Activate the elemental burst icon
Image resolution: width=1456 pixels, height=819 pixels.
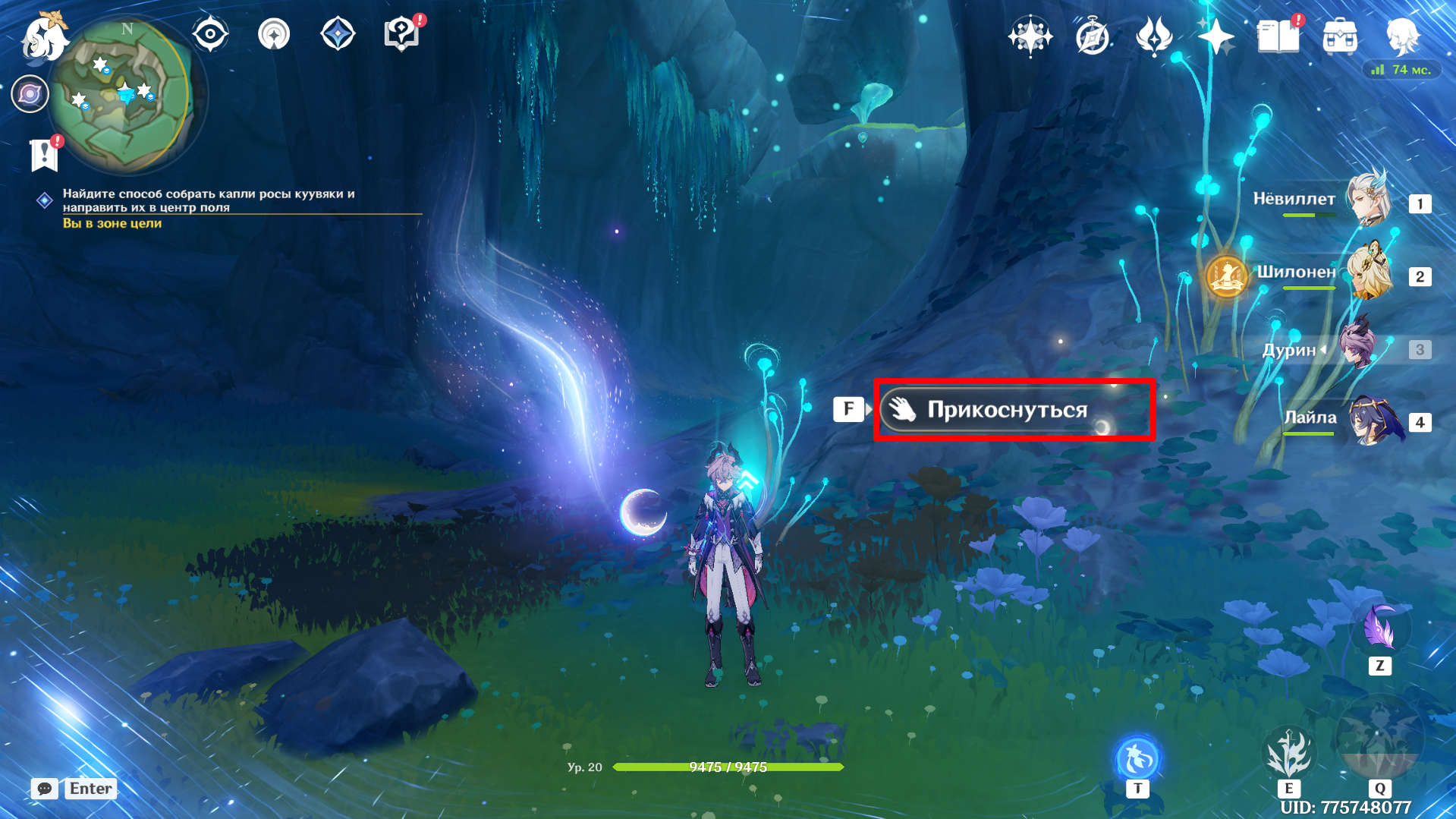click(x=1379, y=740)
